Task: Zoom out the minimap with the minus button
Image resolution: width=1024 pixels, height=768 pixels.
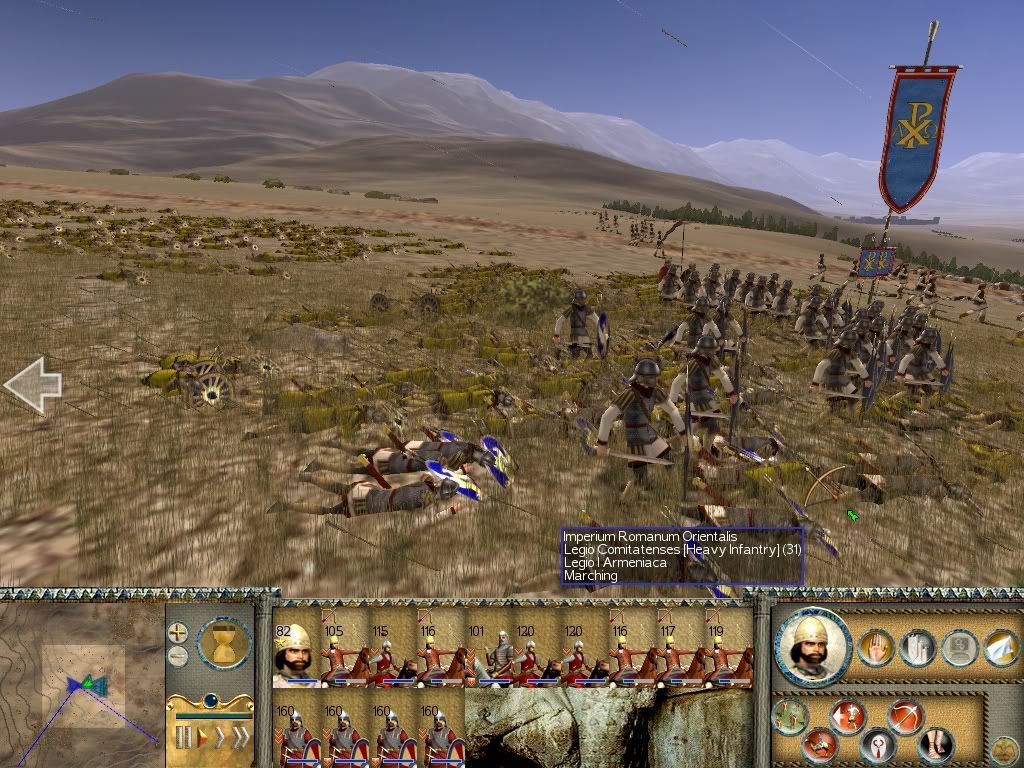Action: click(178, 656)
